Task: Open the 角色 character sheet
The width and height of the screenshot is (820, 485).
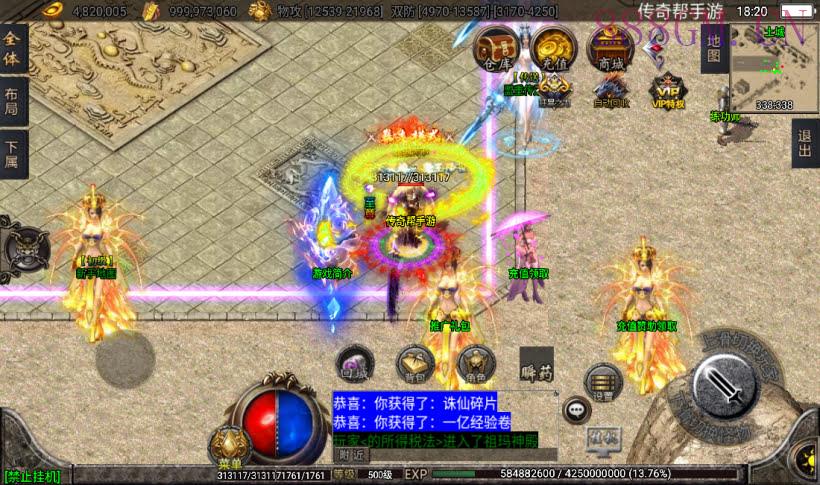Action: [x=474, y=365]
